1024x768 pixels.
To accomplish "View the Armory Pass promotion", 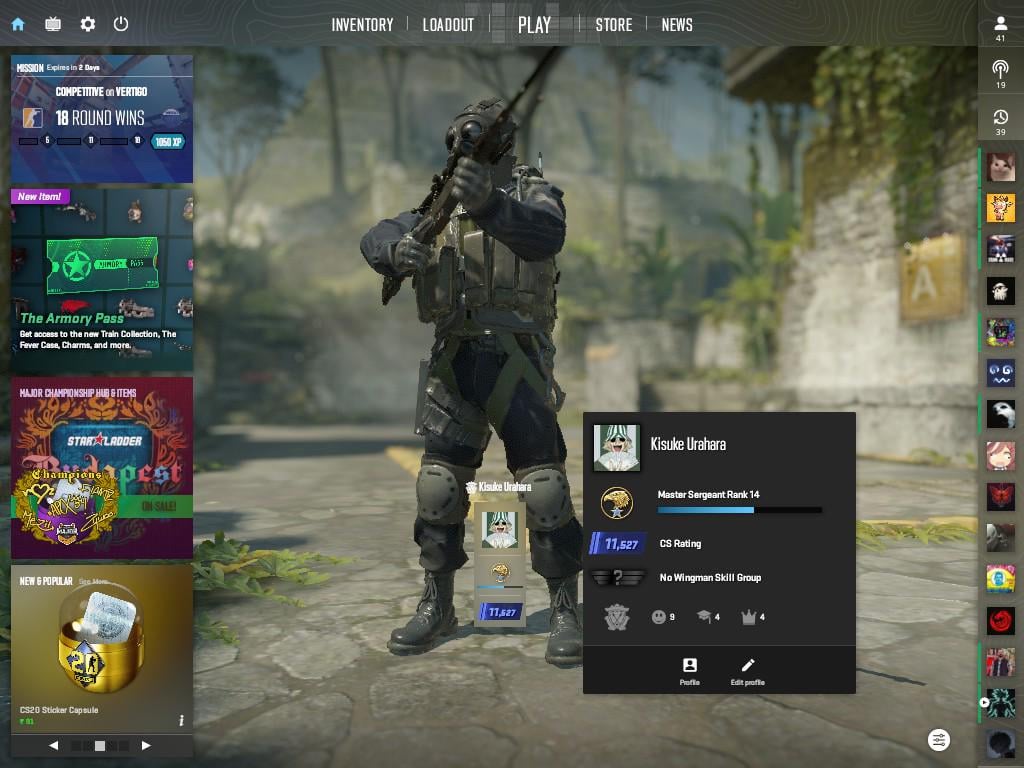I will click(x=102, y=280).
